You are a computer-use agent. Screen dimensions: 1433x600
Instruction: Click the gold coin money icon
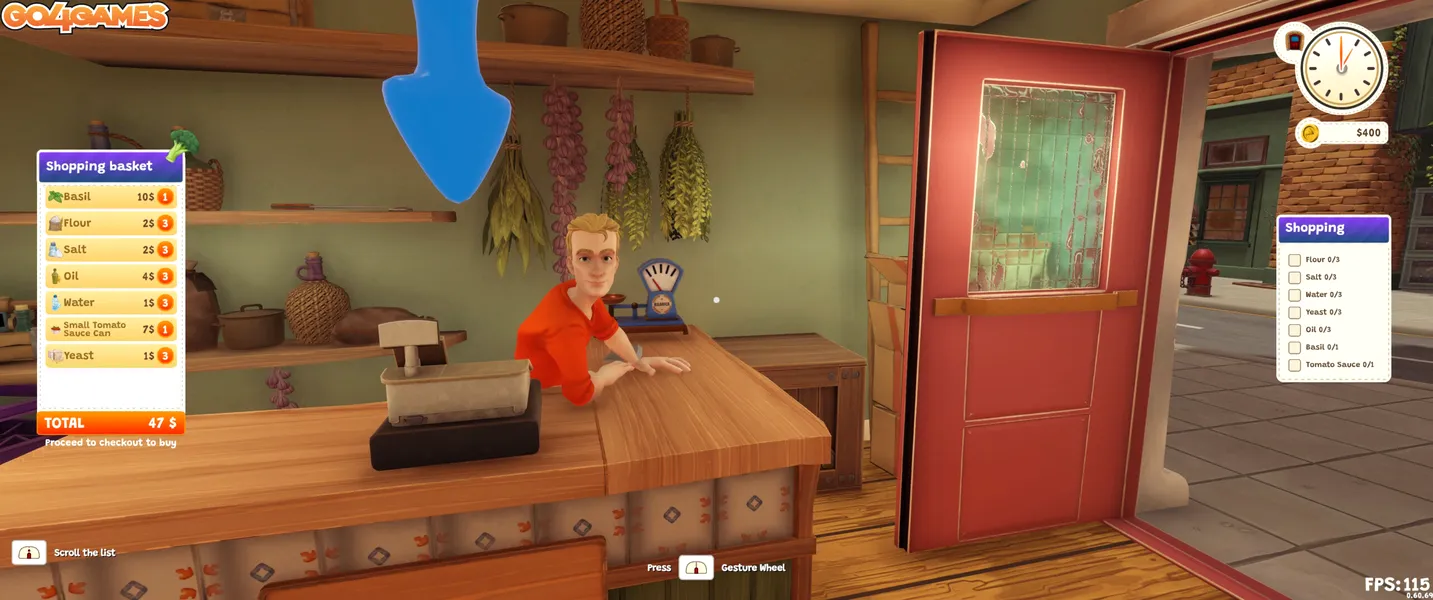click(x=1309, y=132)
